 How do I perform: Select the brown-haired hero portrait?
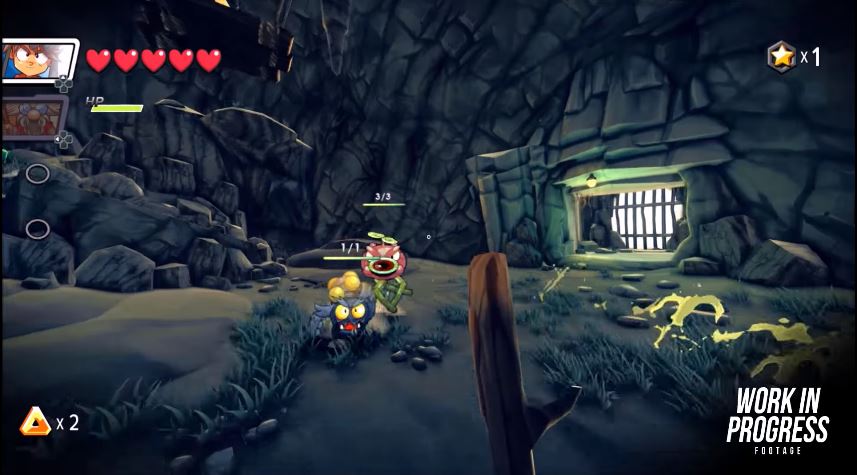coord(36,61)
